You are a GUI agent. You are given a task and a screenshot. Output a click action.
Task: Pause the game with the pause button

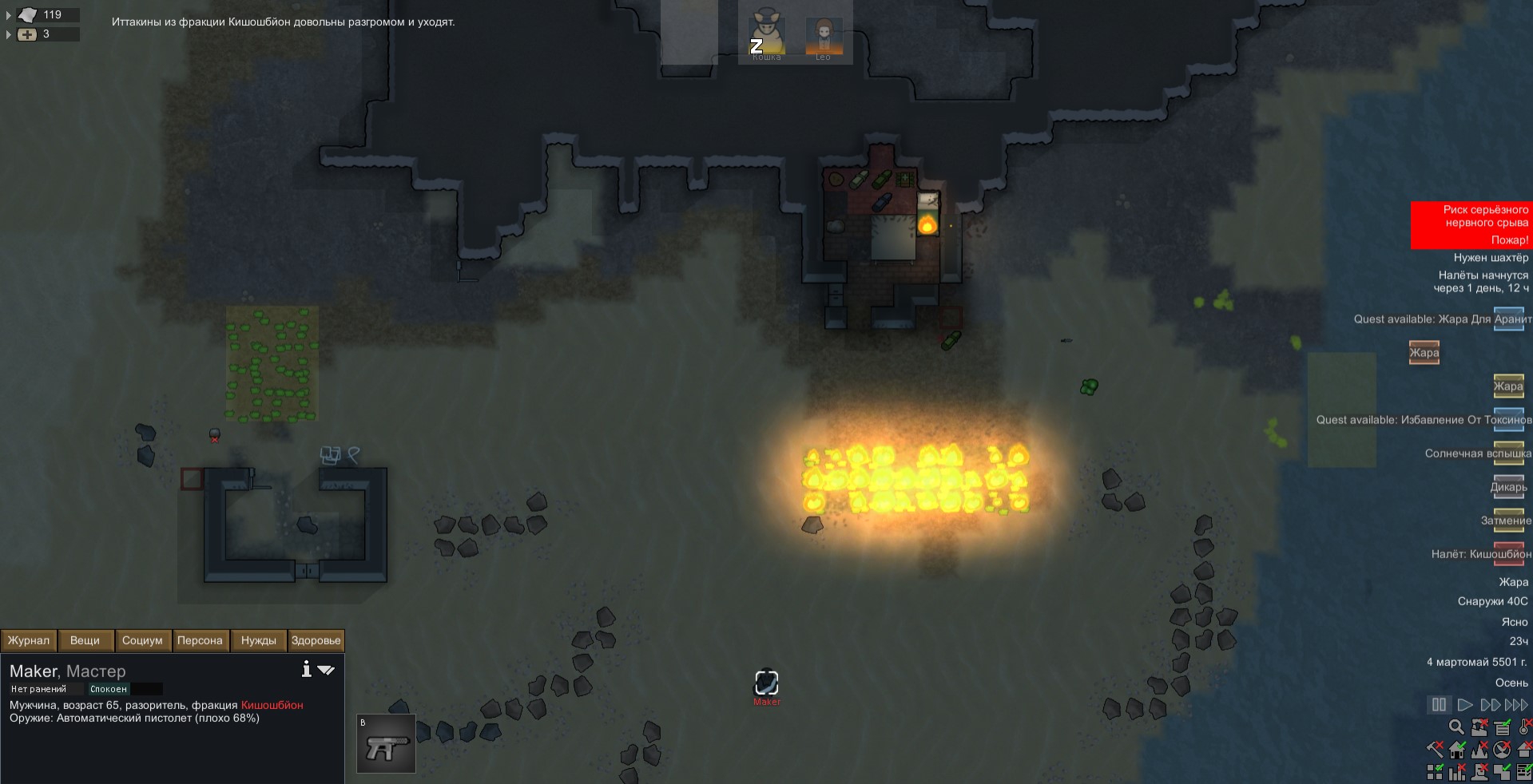click(x=1439, y=705)
